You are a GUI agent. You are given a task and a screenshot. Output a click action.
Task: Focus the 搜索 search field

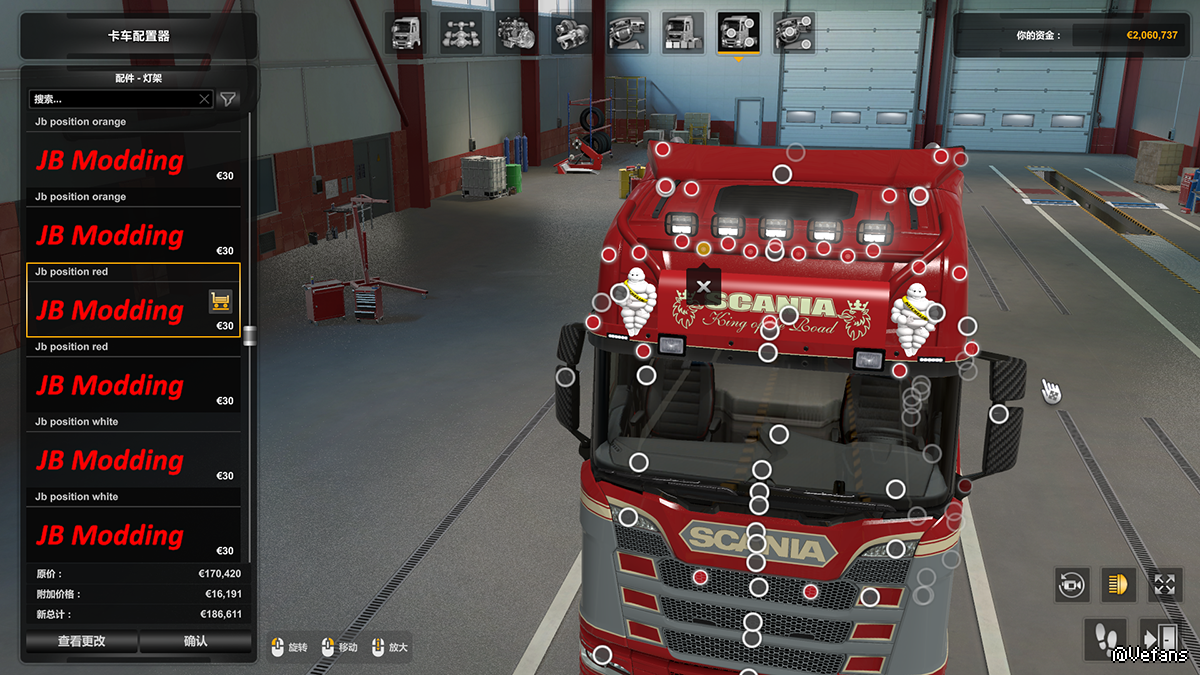tap(113, 99)
